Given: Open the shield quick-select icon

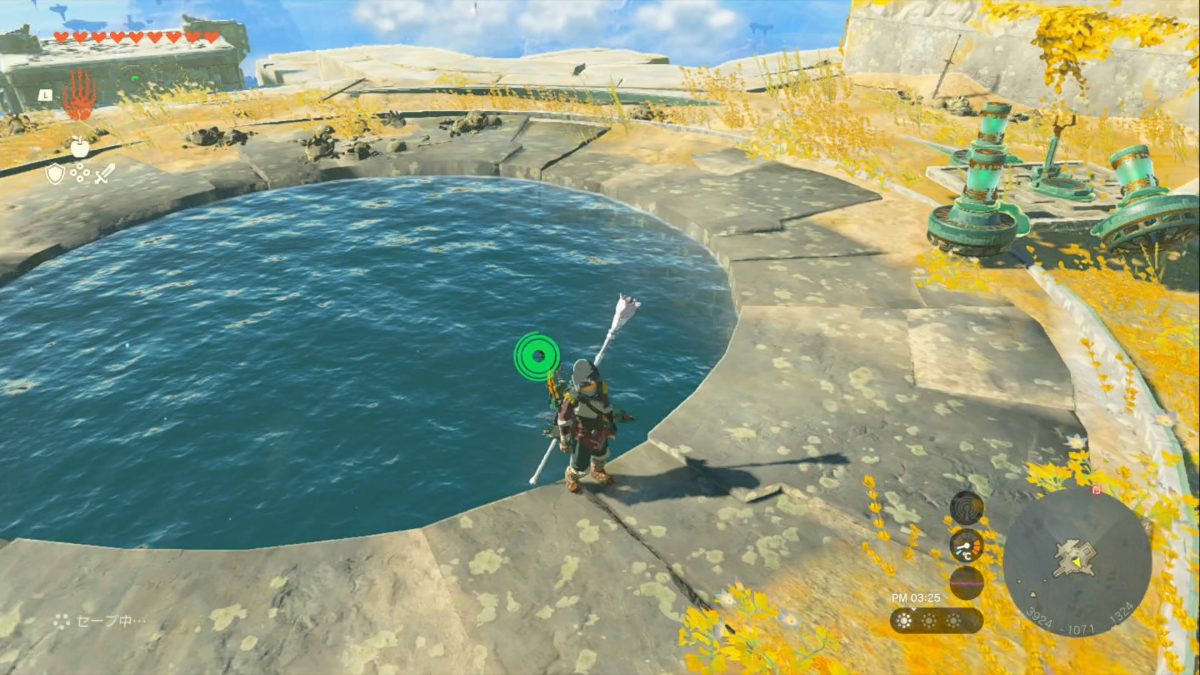Looking at the screenshot, I should tap(56, 174).
